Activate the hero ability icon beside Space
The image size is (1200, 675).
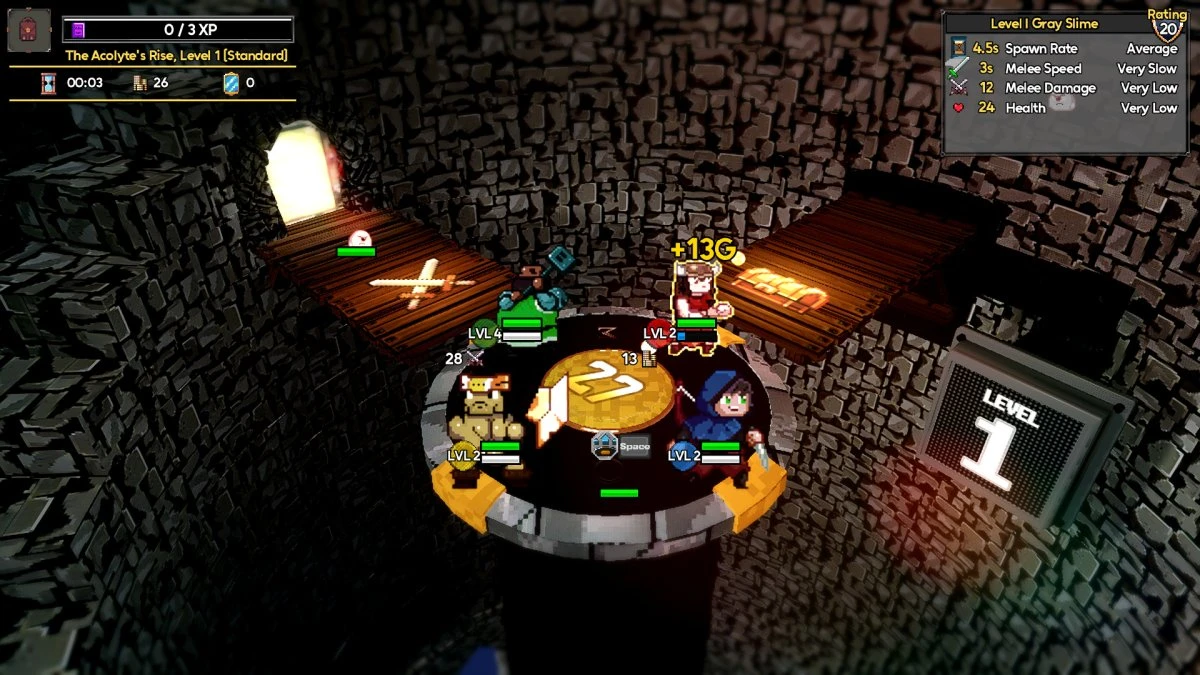(603, 445)
